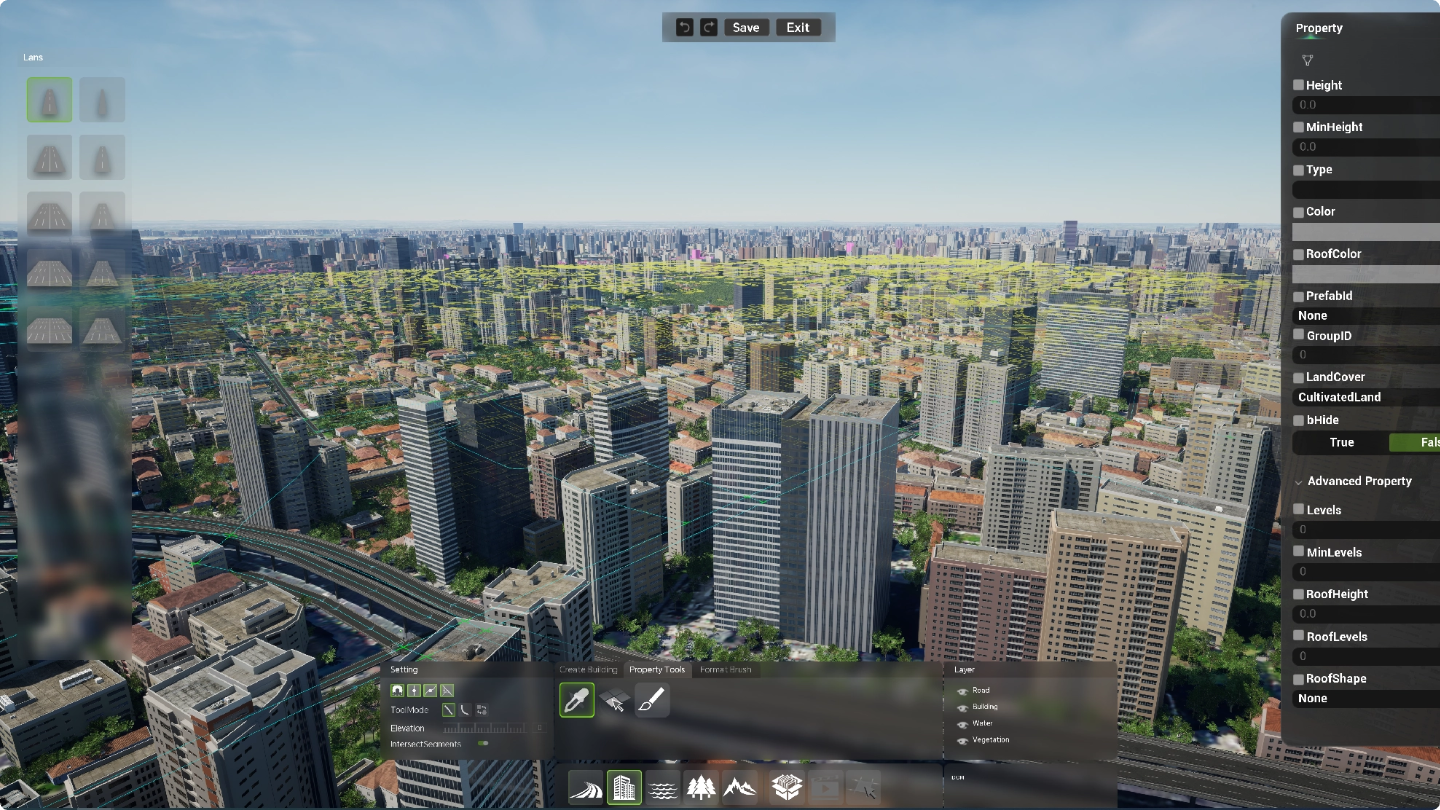The width and height of the screenshot is (1440, 810).
Task: Switch to the Create Building tab
Action: [588, 669]
